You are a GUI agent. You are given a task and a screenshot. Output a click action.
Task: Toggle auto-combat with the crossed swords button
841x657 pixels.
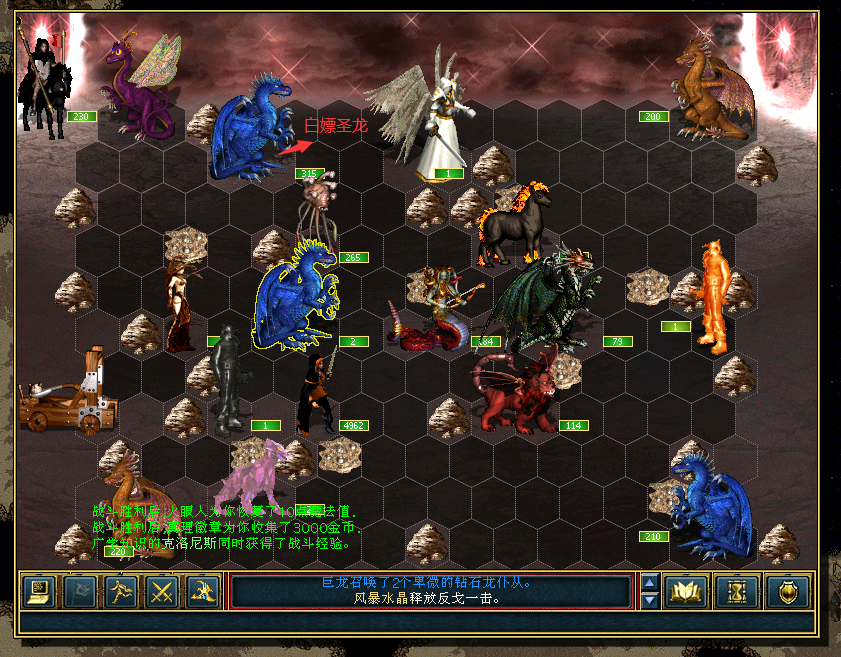point(162,592)
